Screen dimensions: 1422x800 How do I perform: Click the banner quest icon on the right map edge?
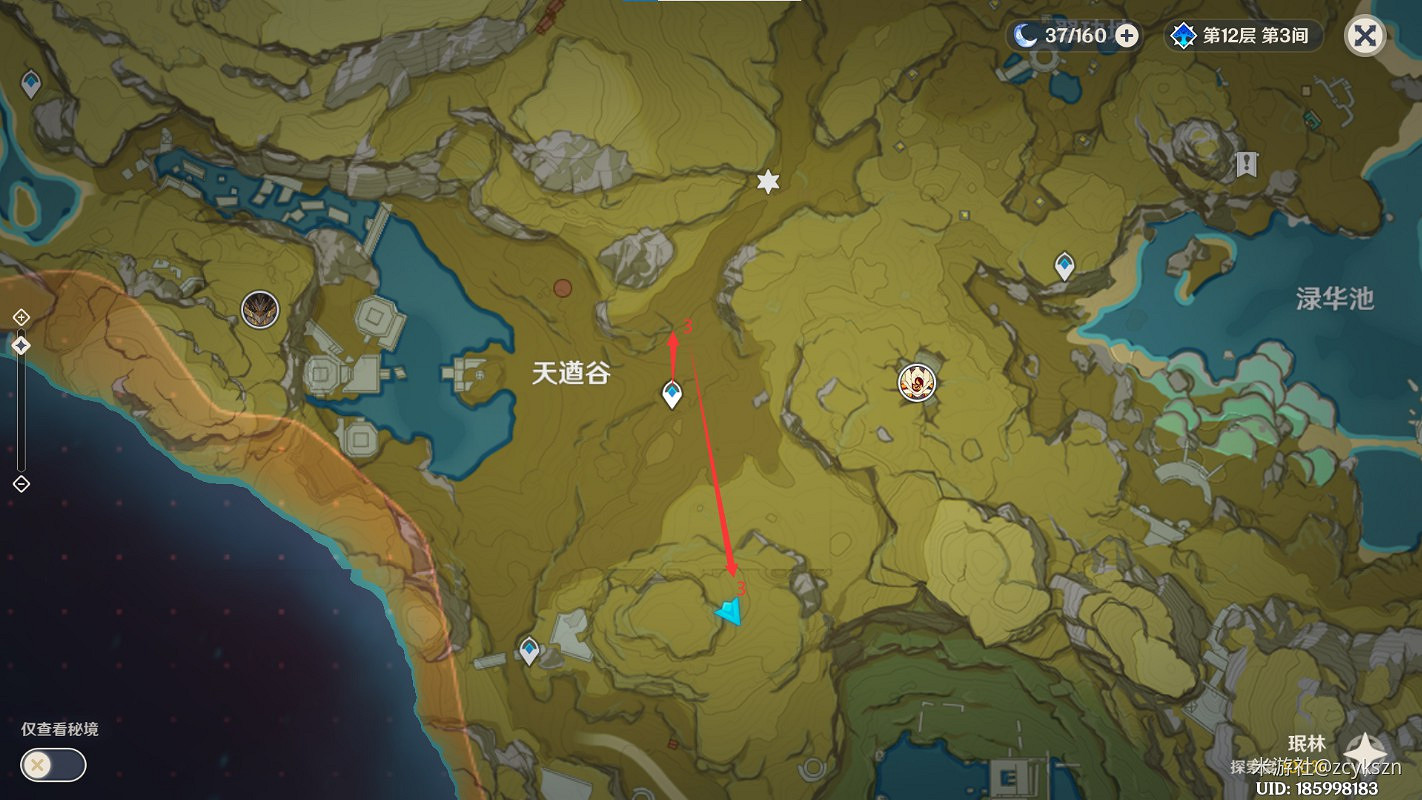(1247, 165)
